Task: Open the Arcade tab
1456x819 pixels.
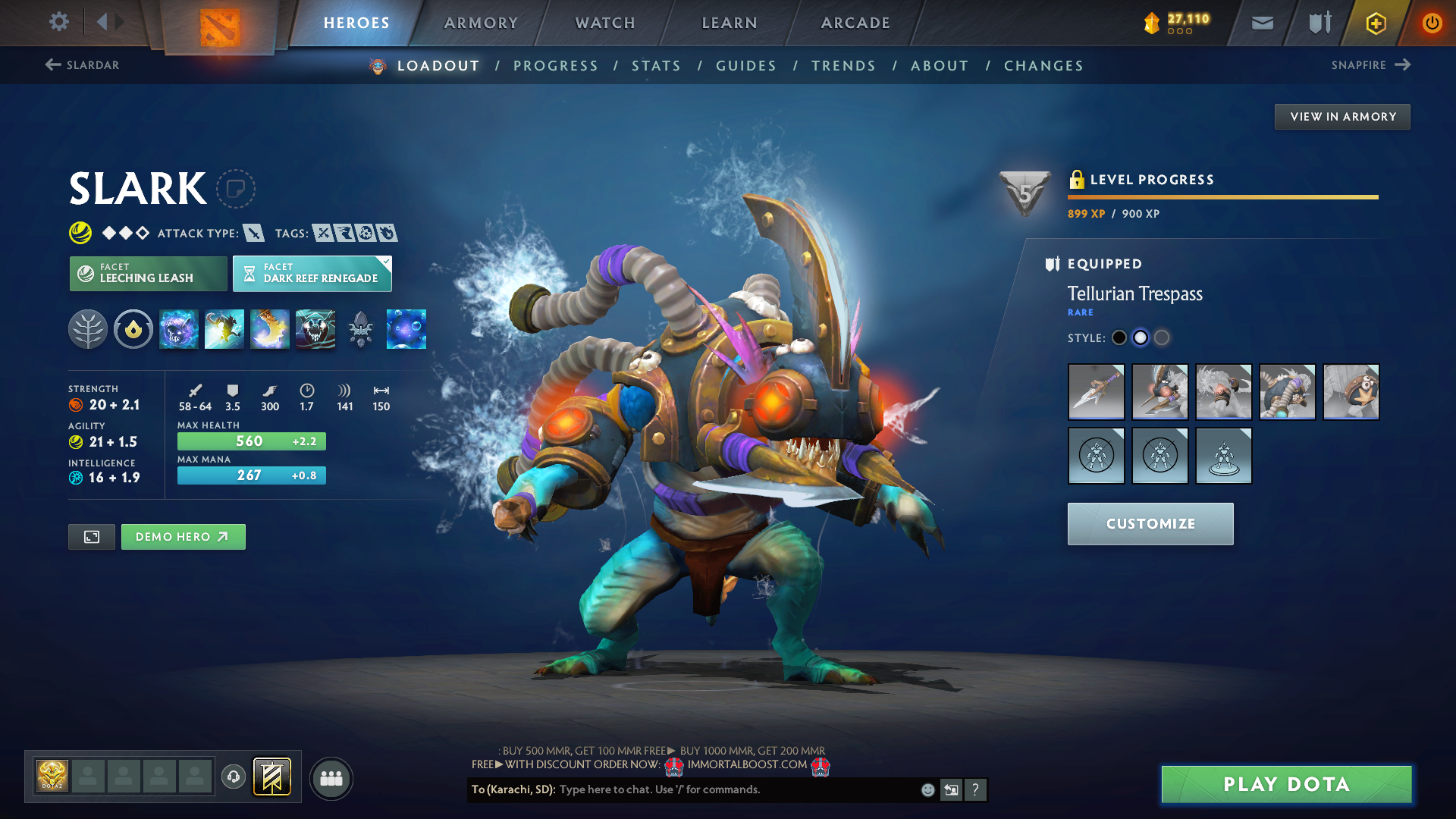Action: click(x=855, y=23)
